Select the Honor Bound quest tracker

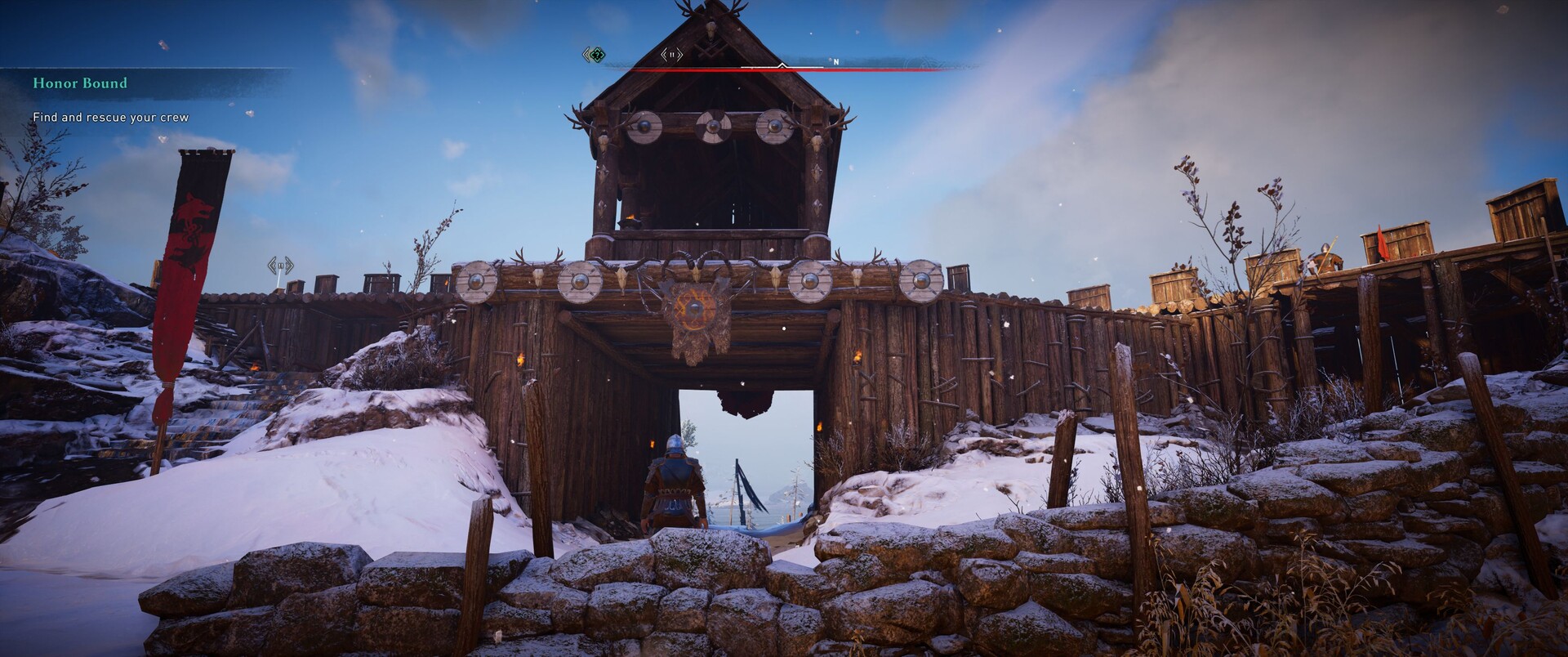tap(80, 83)
